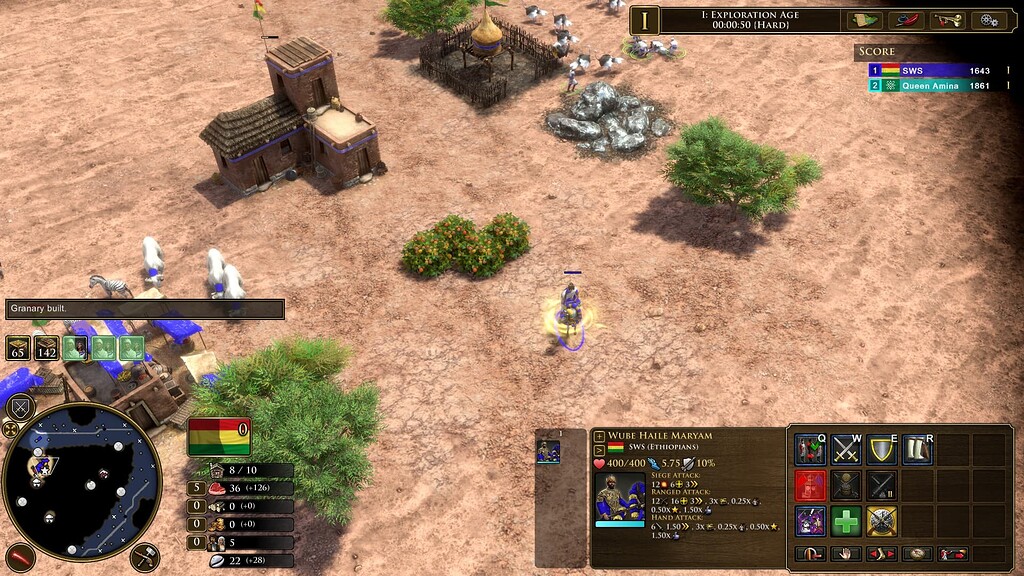This screenshot has height=576, width=1024.
Task: Select the Ethiopian home city flag
Action: click(x=219, y=437)
